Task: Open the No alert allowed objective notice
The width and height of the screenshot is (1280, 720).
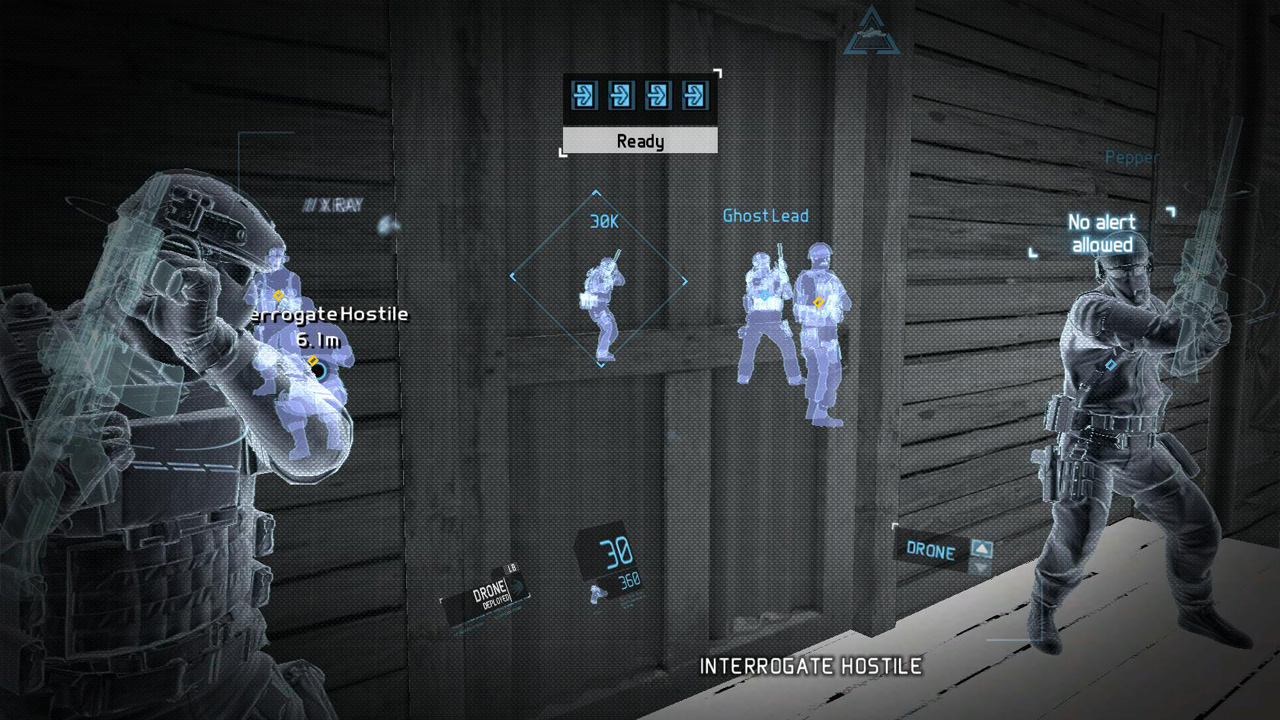Action: 1101,233
